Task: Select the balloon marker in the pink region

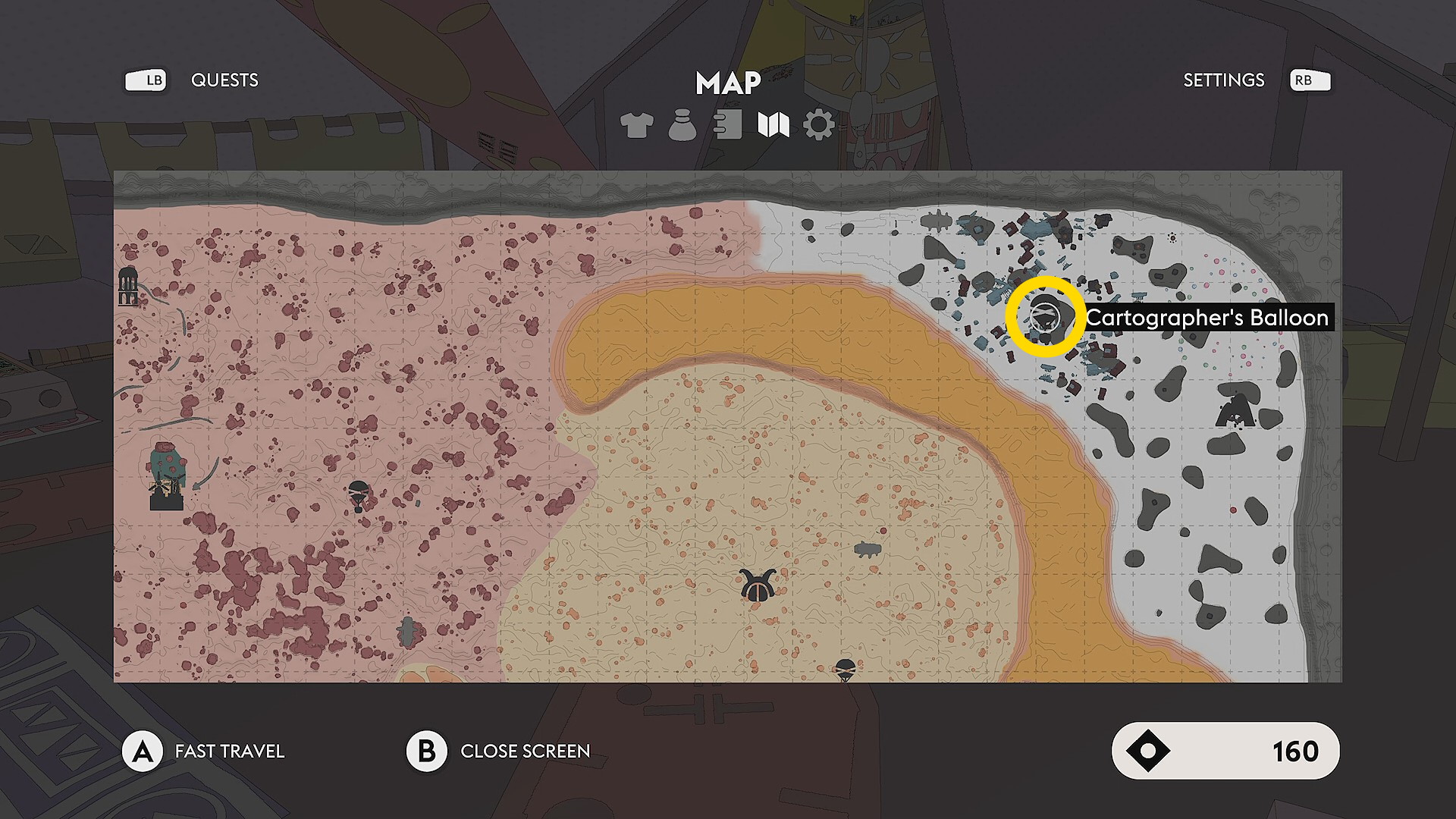Action: [x=359, y=495]
